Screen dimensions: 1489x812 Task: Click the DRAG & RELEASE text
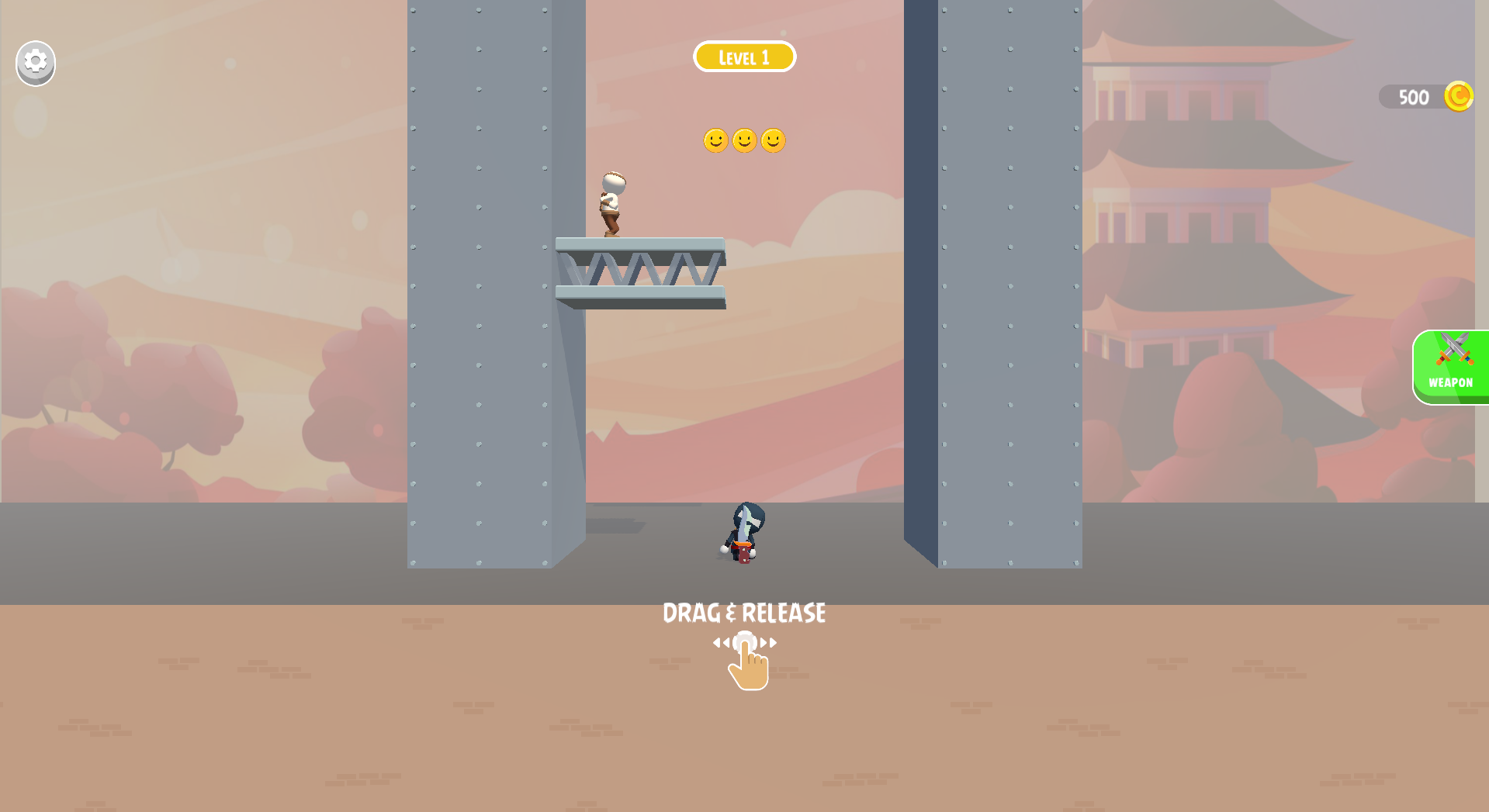pos(744,613)
